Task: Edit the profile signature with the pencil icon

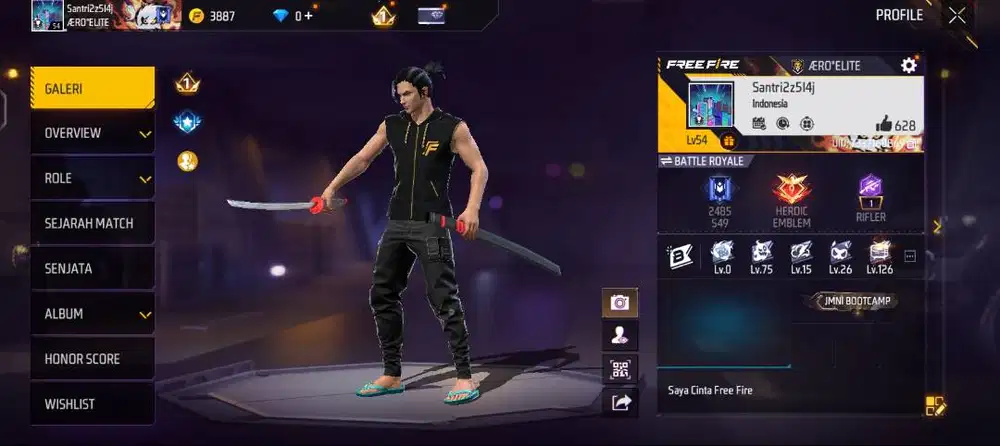Action: 935,406
